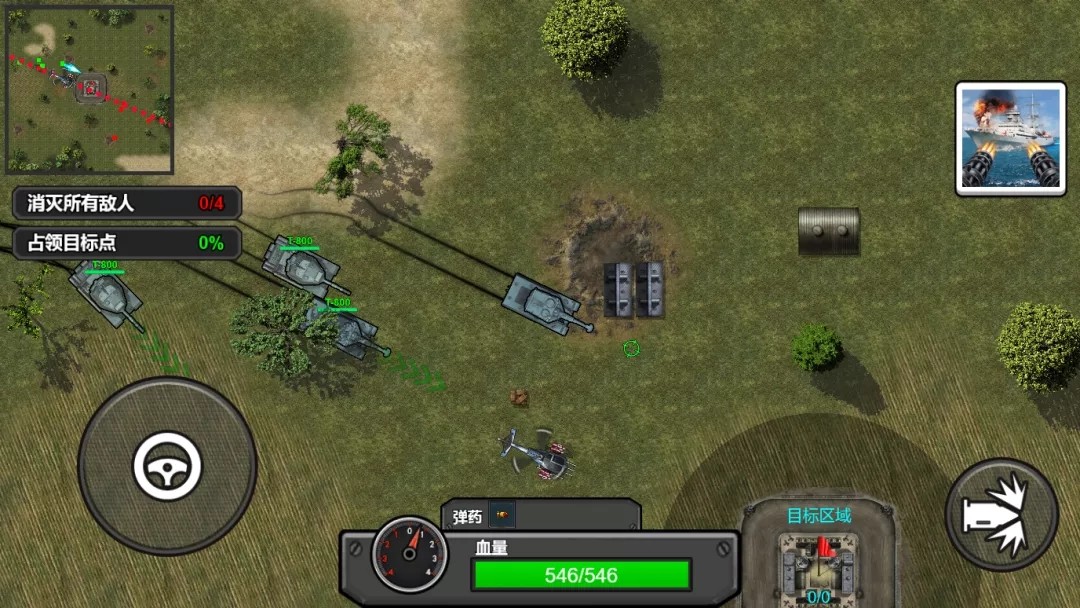Select the 占领目标点 capture objective tracker
Screen dimensions: 1080x608
point(126,243)
